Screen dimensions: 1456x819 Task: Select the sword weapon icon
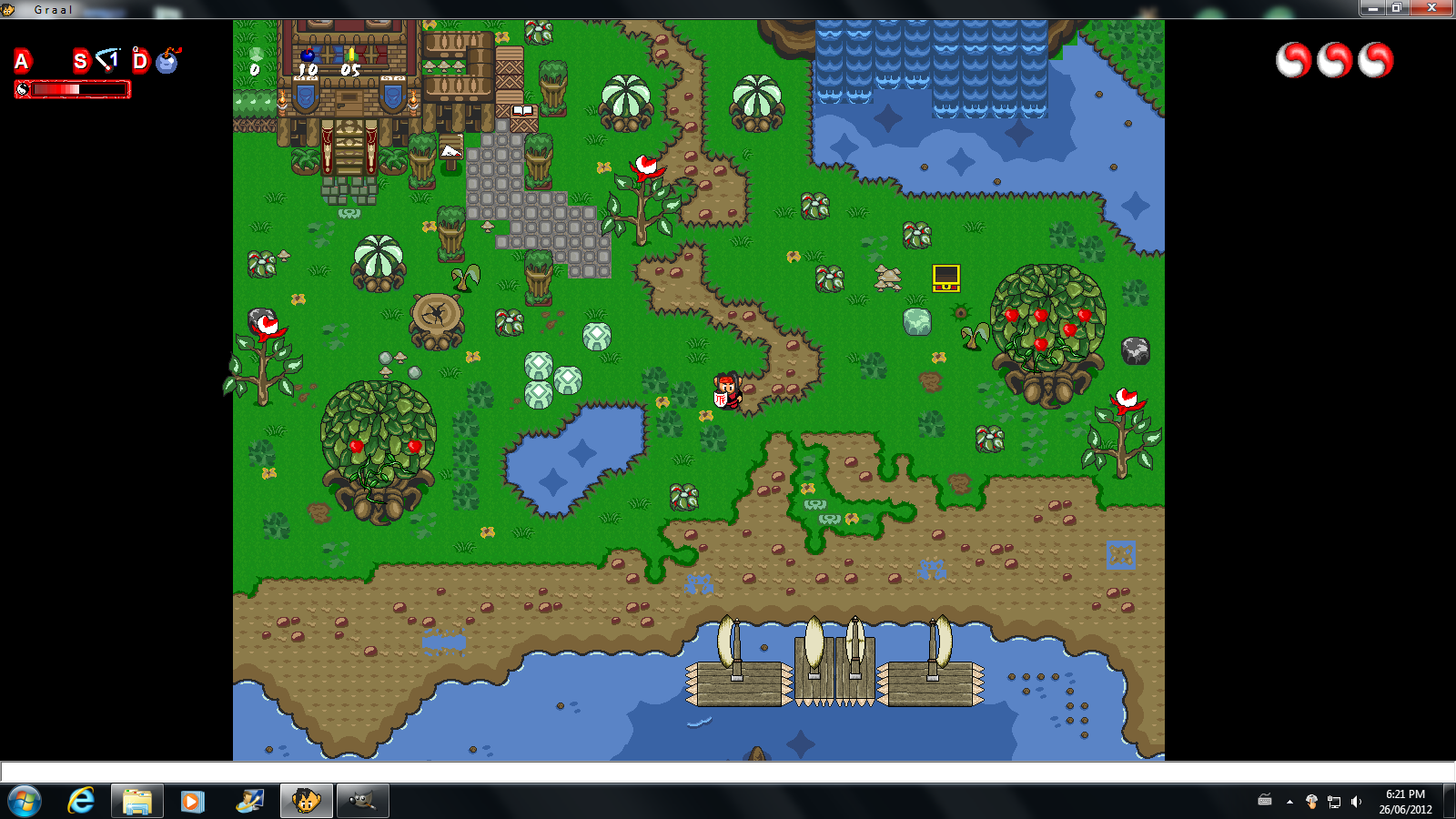[108, 60]
